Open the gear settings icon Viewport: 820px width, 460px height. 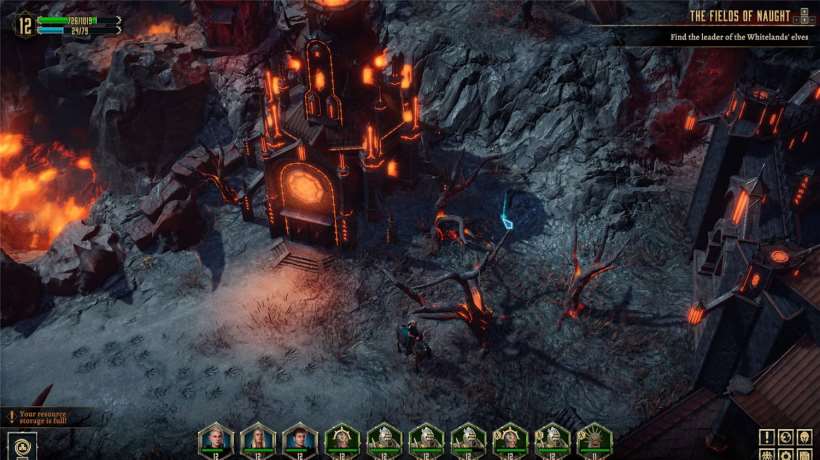pos(786,454)
